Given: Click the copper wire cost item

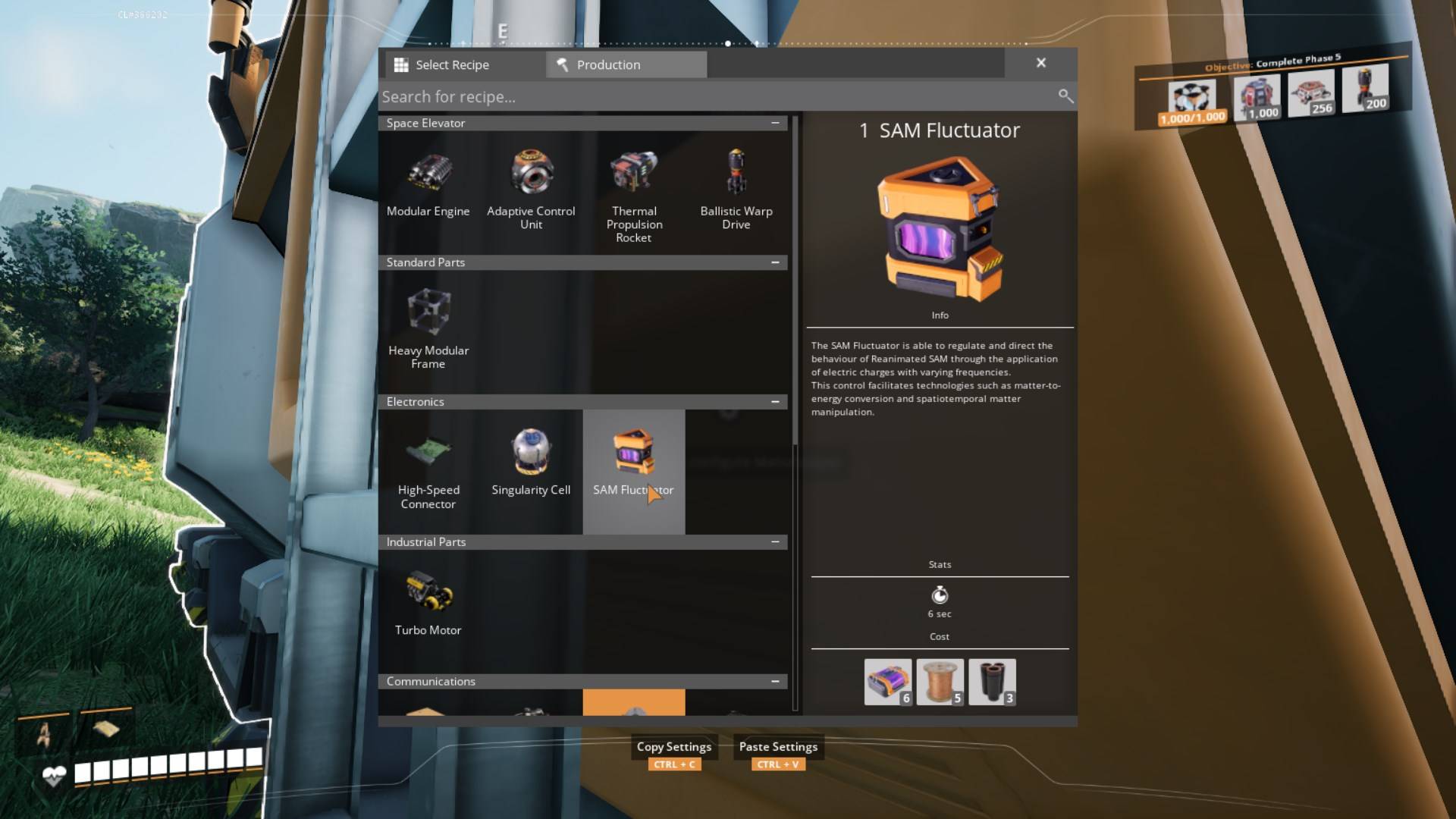Looking at the screenshot, I should click(939, 680).
